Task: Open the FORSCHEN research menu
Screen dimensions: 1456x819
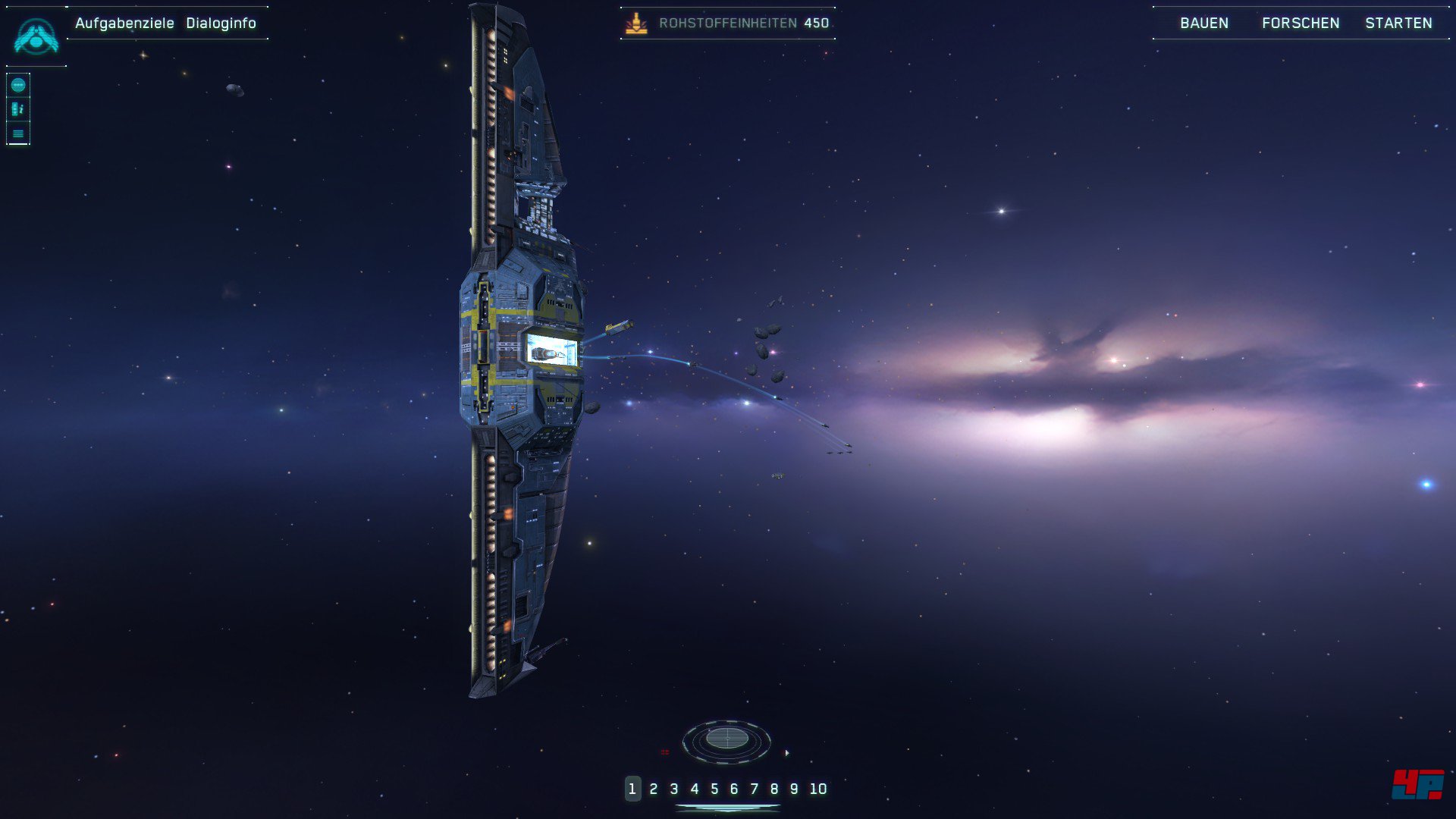Action: 1300,24
